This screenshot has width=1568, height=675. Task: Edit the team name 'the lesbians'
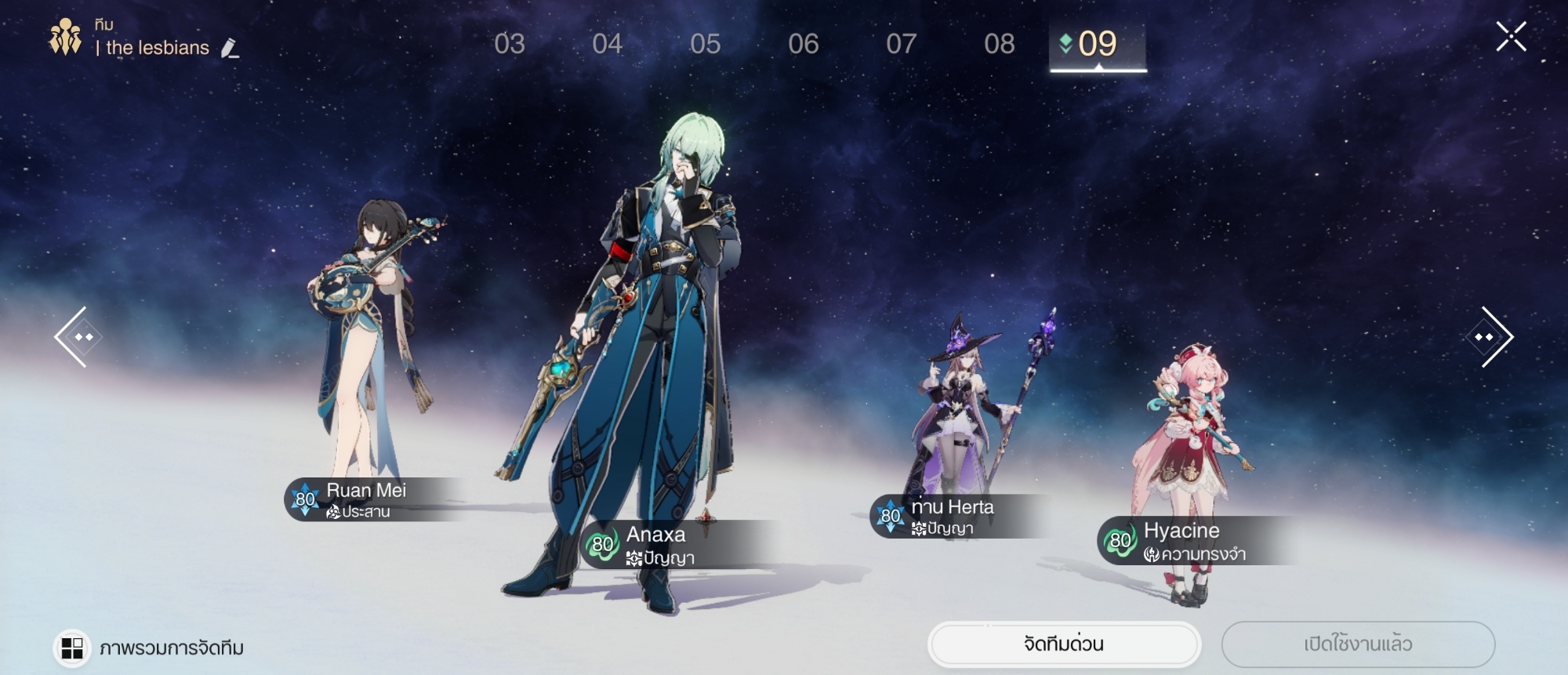point(230,49)
